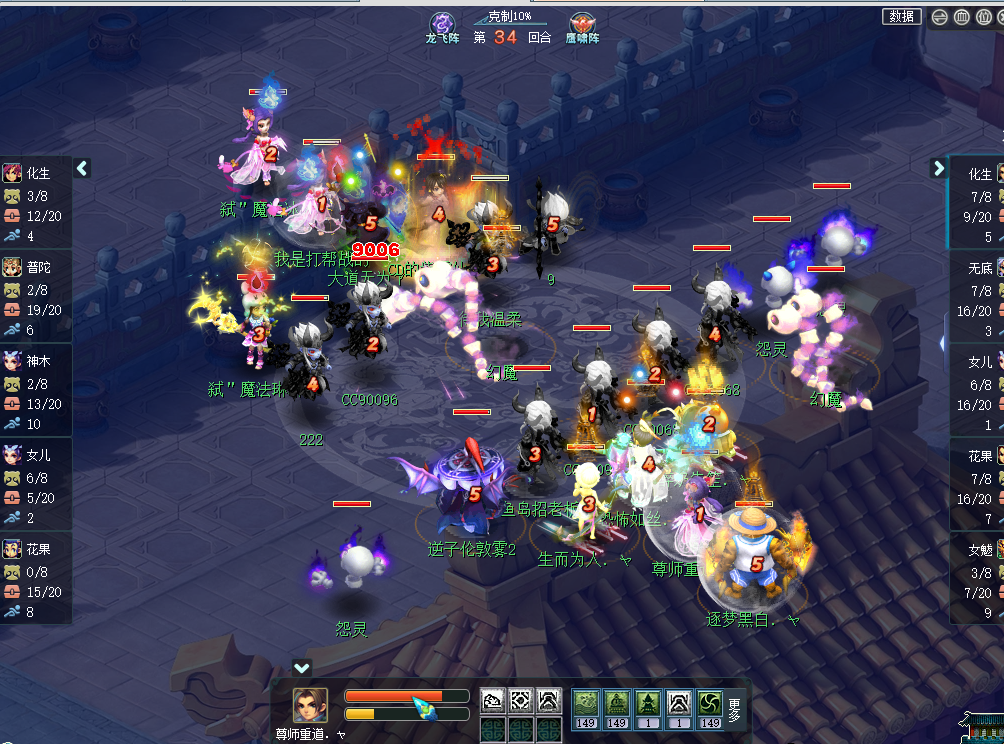Choose the white diamond-pattern command icon
Image resolution: width=1004 pixels, height=744 pixels.
tap(520, 700)
